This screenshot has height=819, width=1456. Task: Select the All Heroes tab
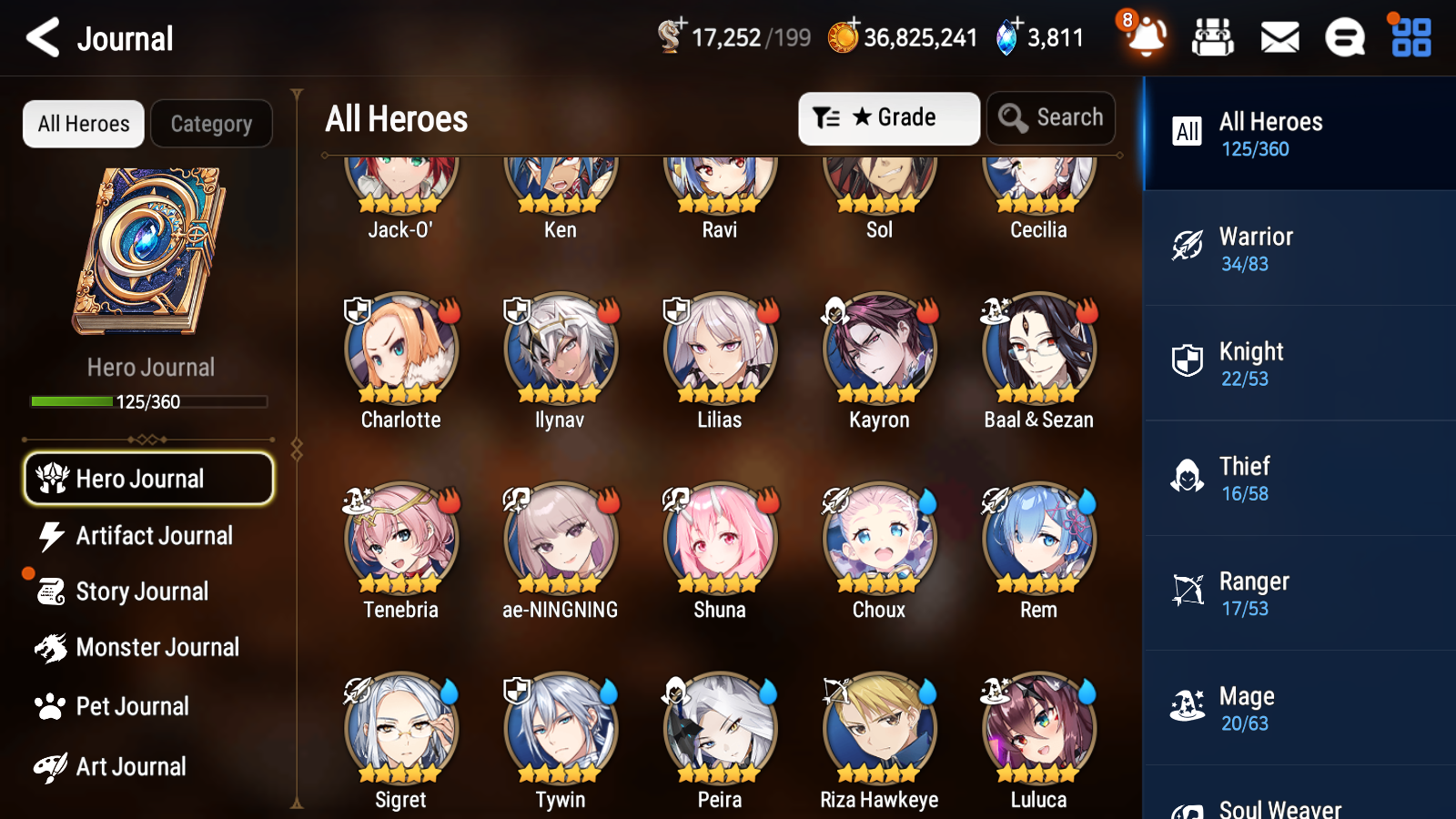point(83,124)
